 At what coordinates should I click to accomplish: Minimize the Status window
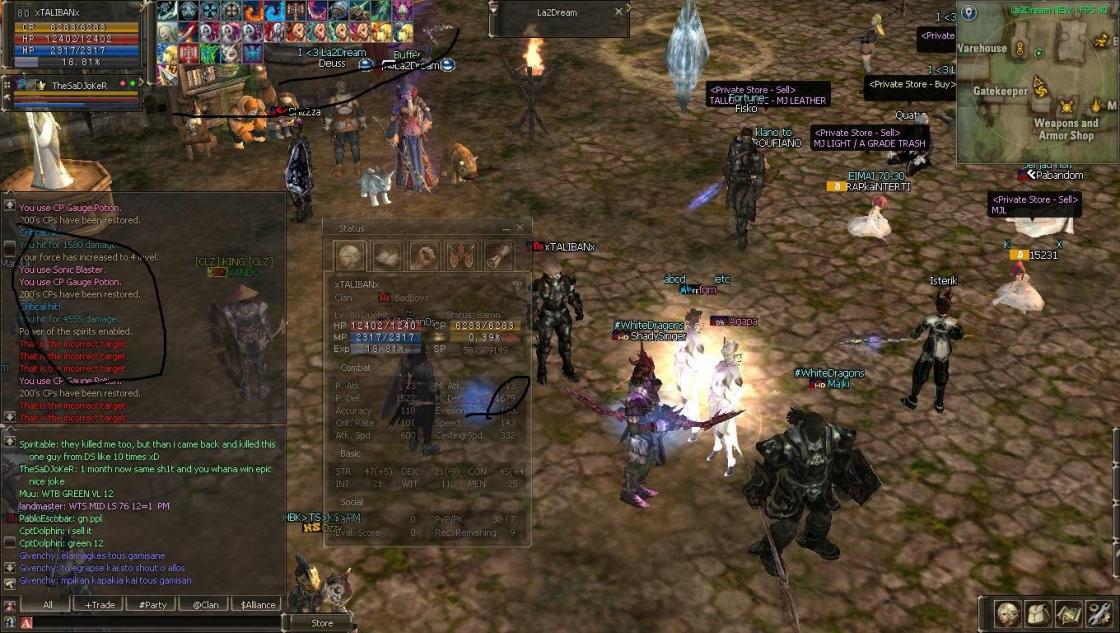coord(505,228)
